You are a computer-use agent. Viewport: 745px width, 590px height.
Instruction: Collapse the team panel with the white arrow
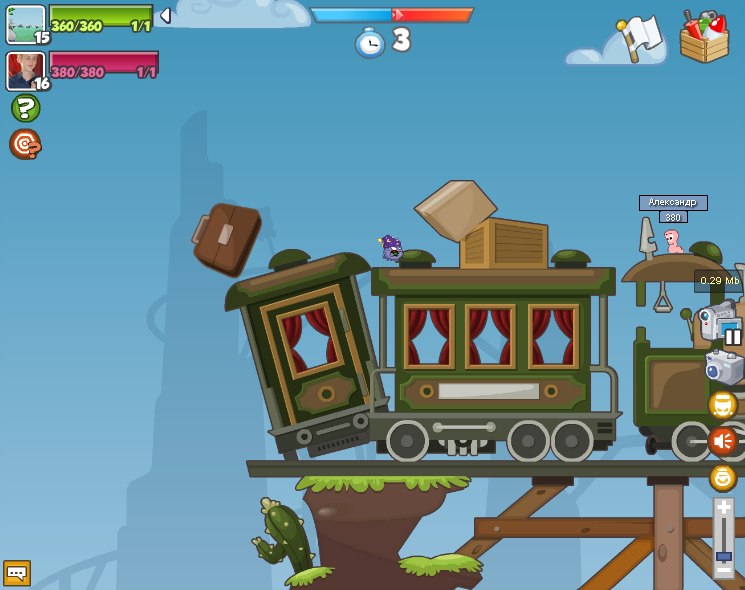[165, 16]
